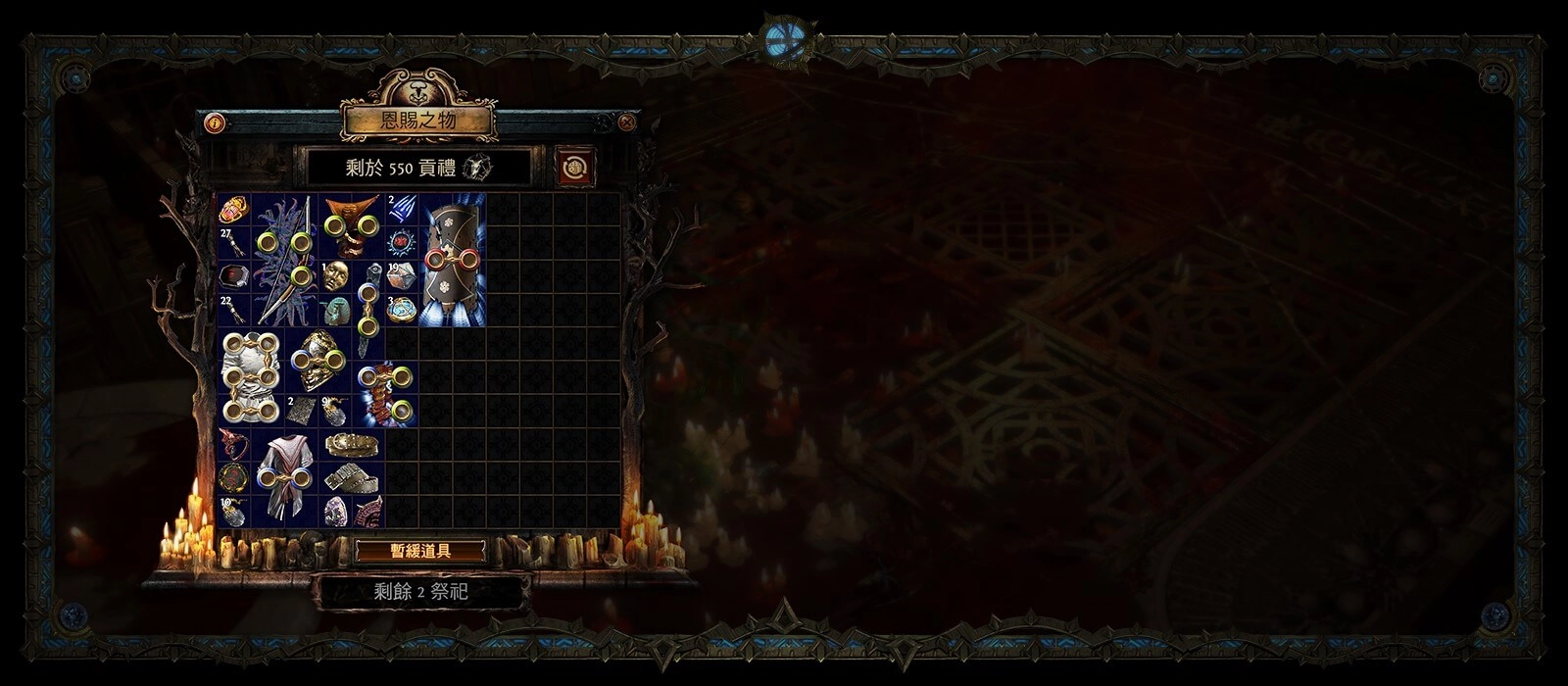Select the red gem jewel
This screenshot has height=686, width=1568.
click(233, 276)
